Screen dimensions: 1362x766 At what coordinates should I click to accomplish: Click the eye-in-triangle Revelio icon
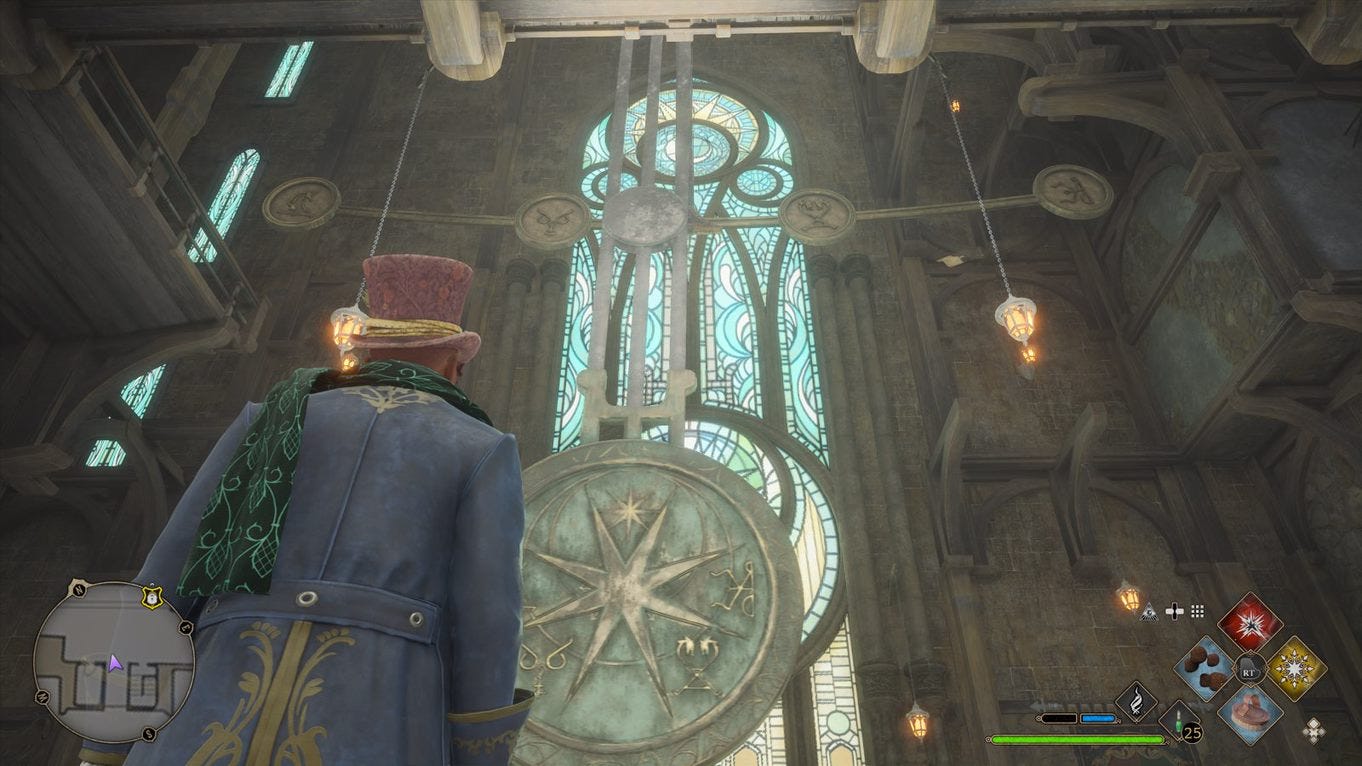(1147, 610)
